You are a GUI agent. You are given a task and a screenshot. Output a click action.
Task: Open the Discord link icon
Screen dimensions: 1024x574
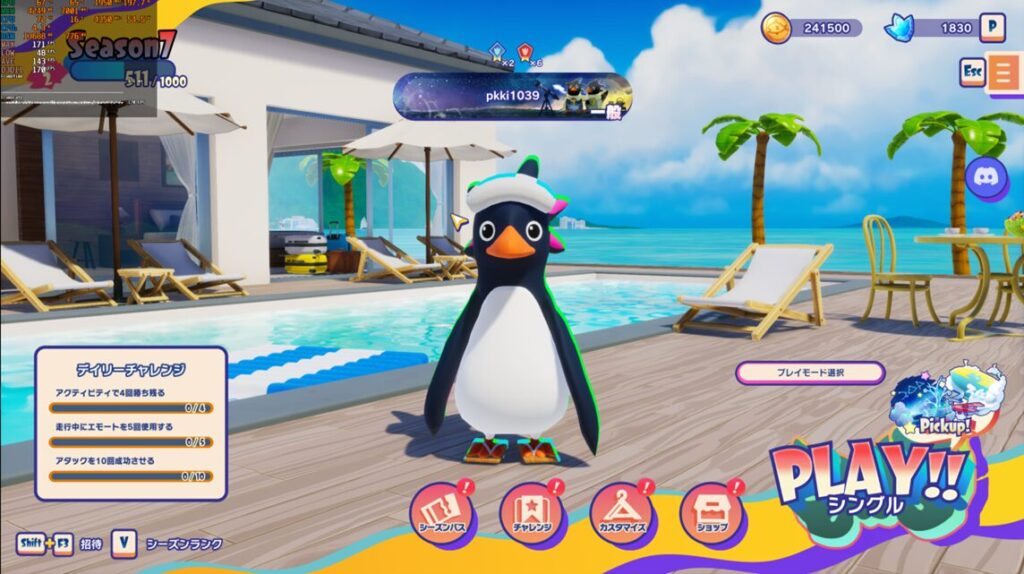pos(986,178)
